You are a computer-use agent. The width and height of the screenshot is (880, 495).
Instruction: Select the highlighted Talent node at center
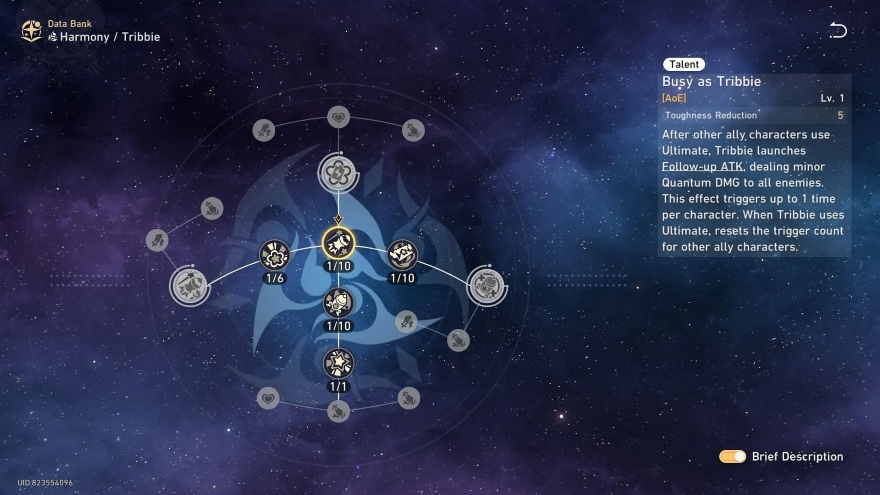[x=338, y=243]
